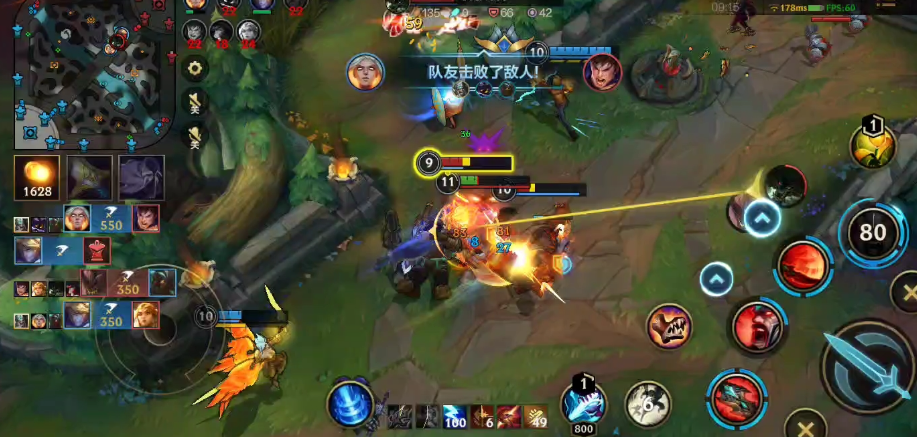This screenshot has width=917, height=437.
Task: Use the fanged monster summoner spell
Action: coord(669,326)
